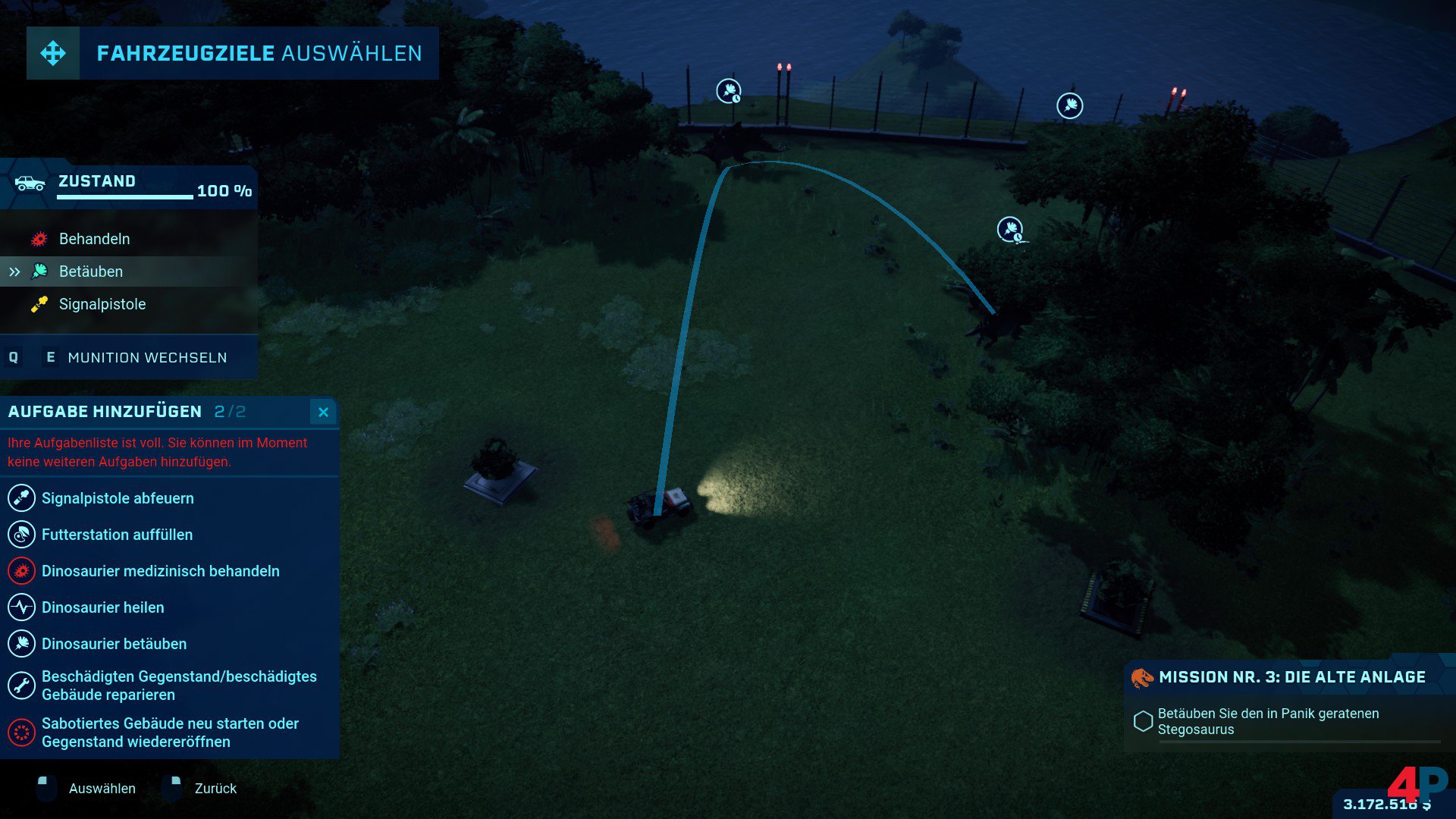Select Beschädigten Gegenstand reparieren task
Screen dimensions: 1456x819
click(179, 686)
